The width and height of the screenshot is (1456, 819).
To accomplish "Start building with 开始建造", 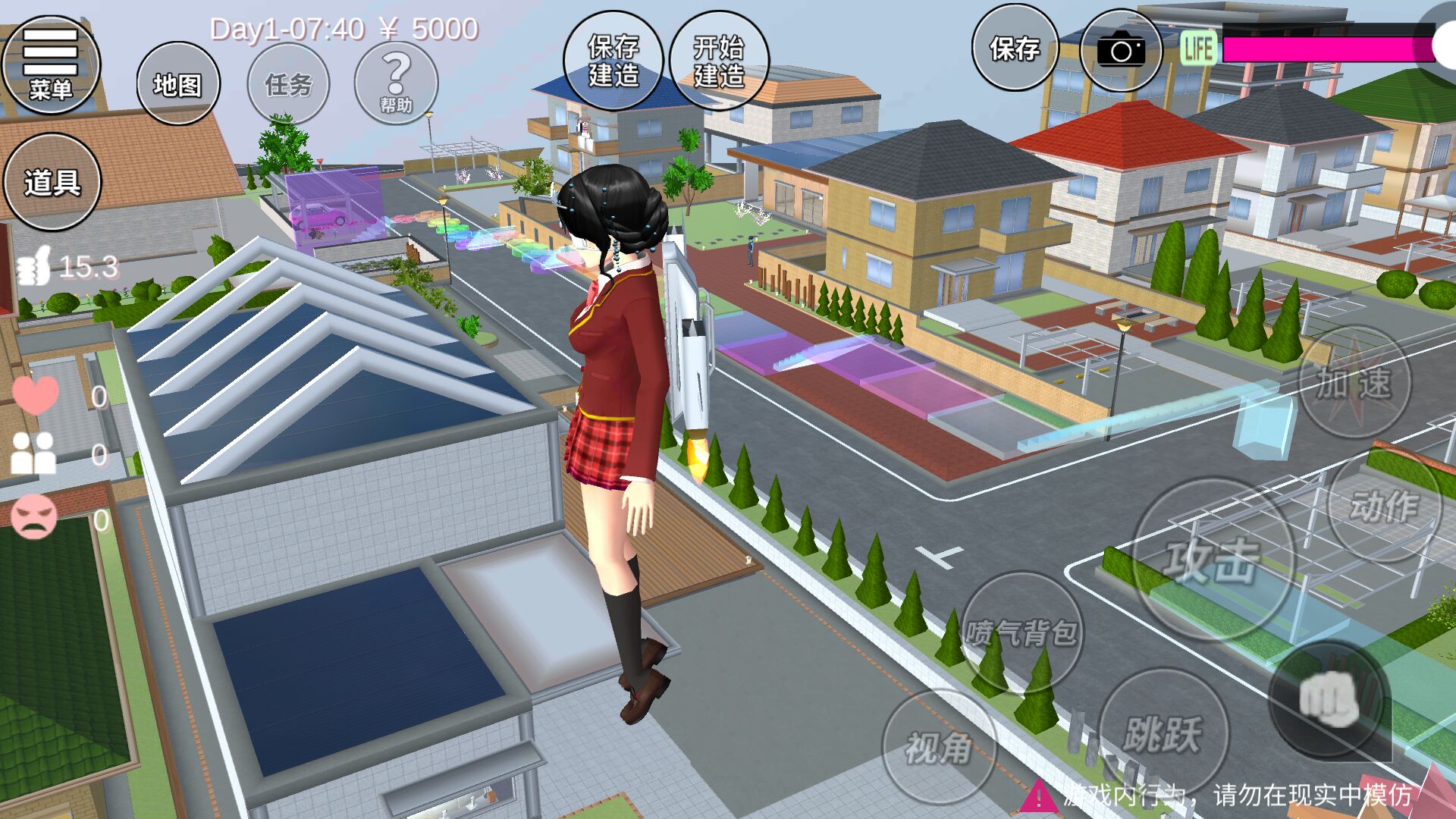I will click(719, 61).
